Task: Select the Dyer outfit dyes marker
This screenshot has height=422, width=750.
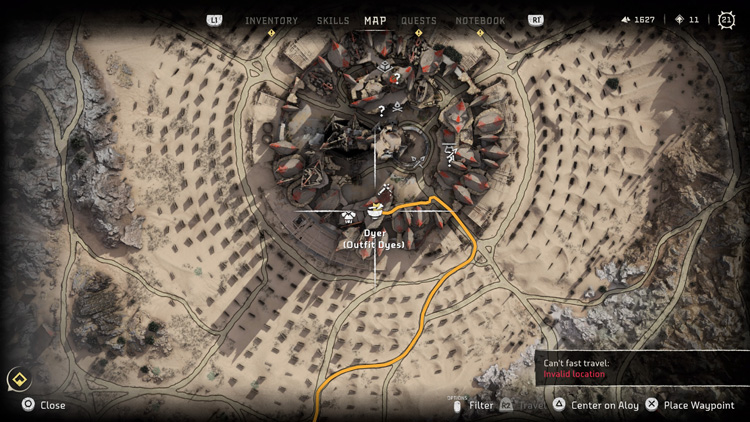Action: [x=375, y=211]
